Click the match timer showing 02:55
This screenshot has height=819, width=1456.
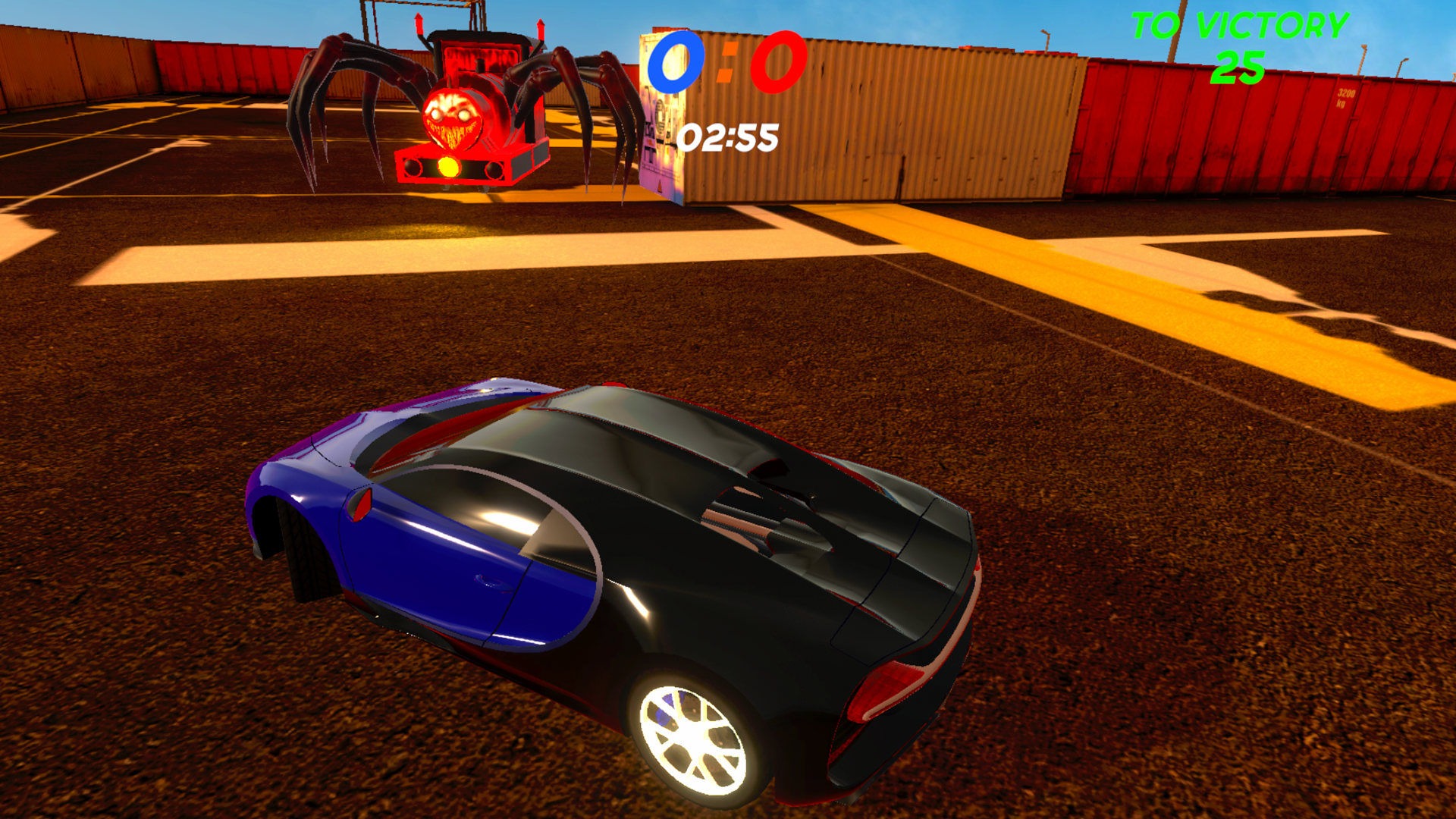[728, 136]
